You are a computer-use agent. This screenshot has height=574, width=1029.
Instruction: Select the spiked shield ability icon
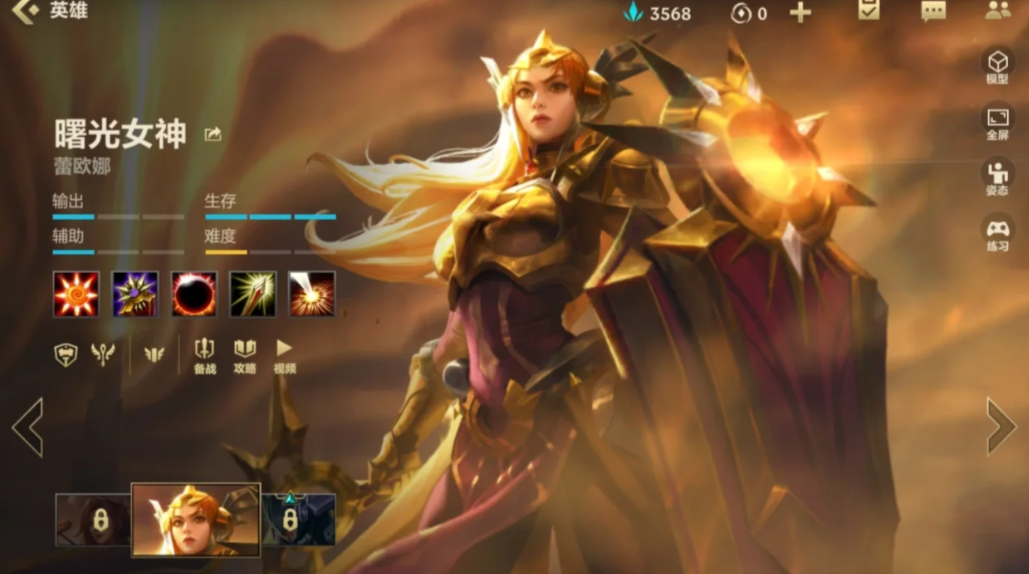coord(135,294)
